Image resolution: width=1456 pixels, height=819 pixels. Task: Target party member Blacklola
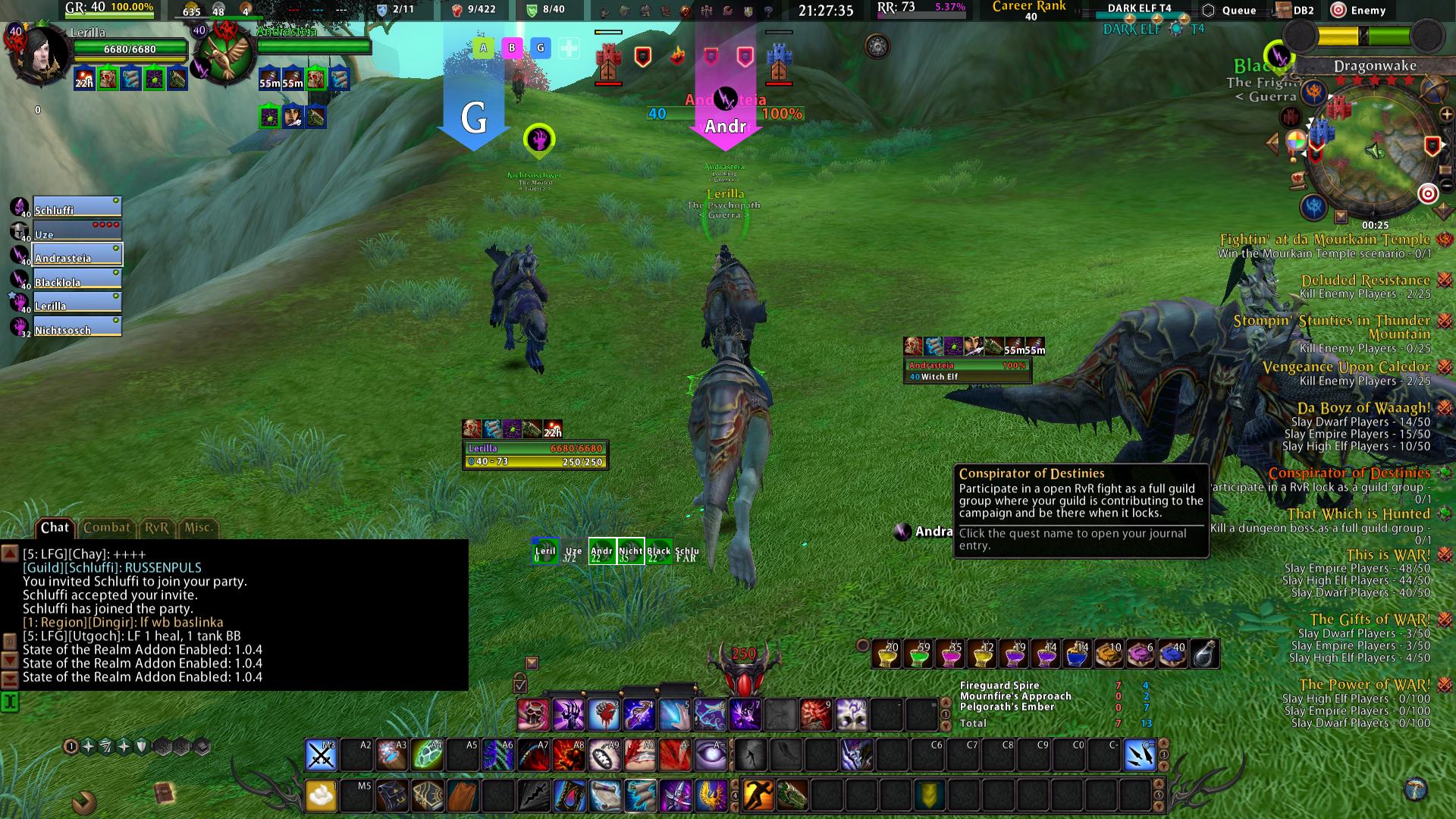tap(76, 280)
